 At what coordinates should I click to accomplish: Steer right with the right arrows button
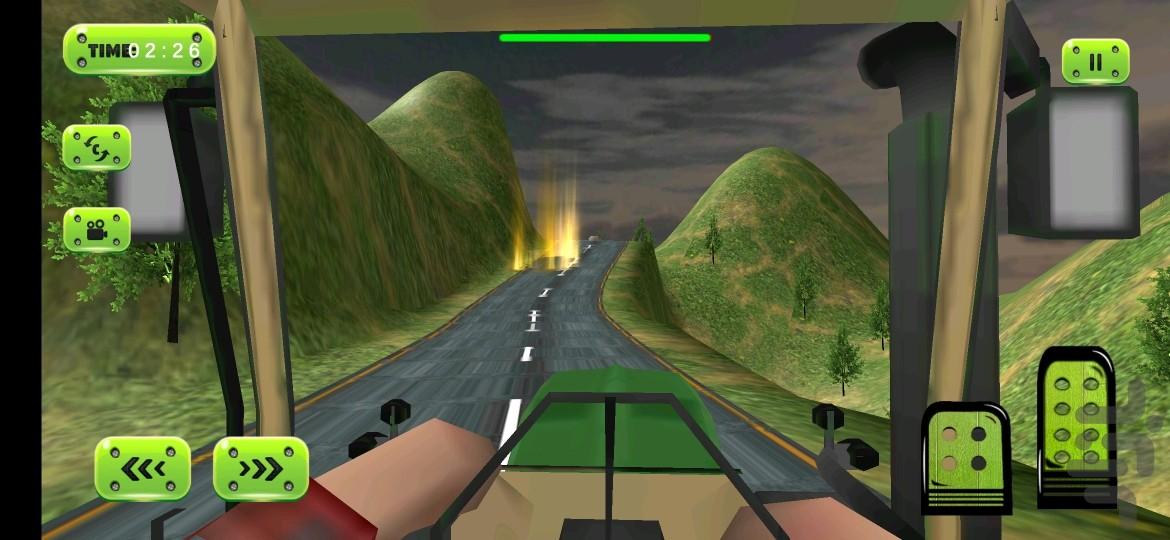click(x=261, y=468)
